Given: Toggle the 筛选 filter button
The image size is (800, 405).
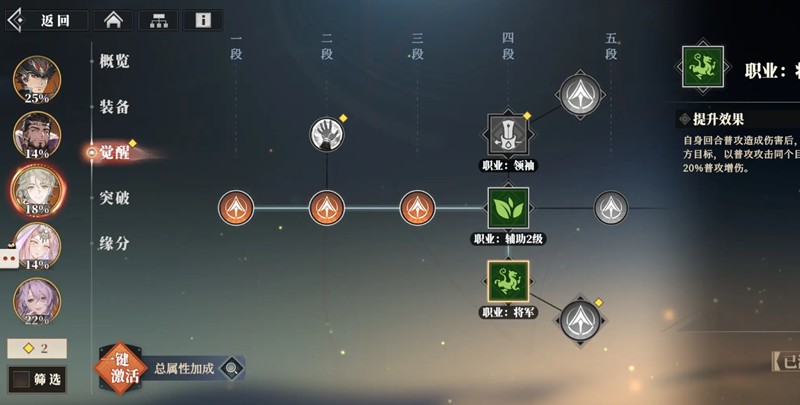Looking at the screenshot, I should pyautogui.click(x=36, y=380).
